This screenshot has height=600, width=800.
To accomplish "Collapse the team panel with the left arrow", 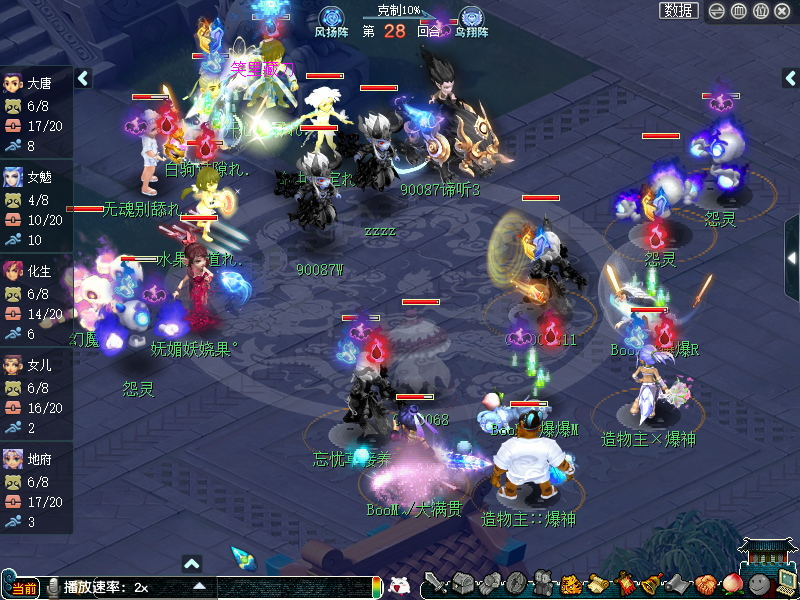I will click(83, 78).
